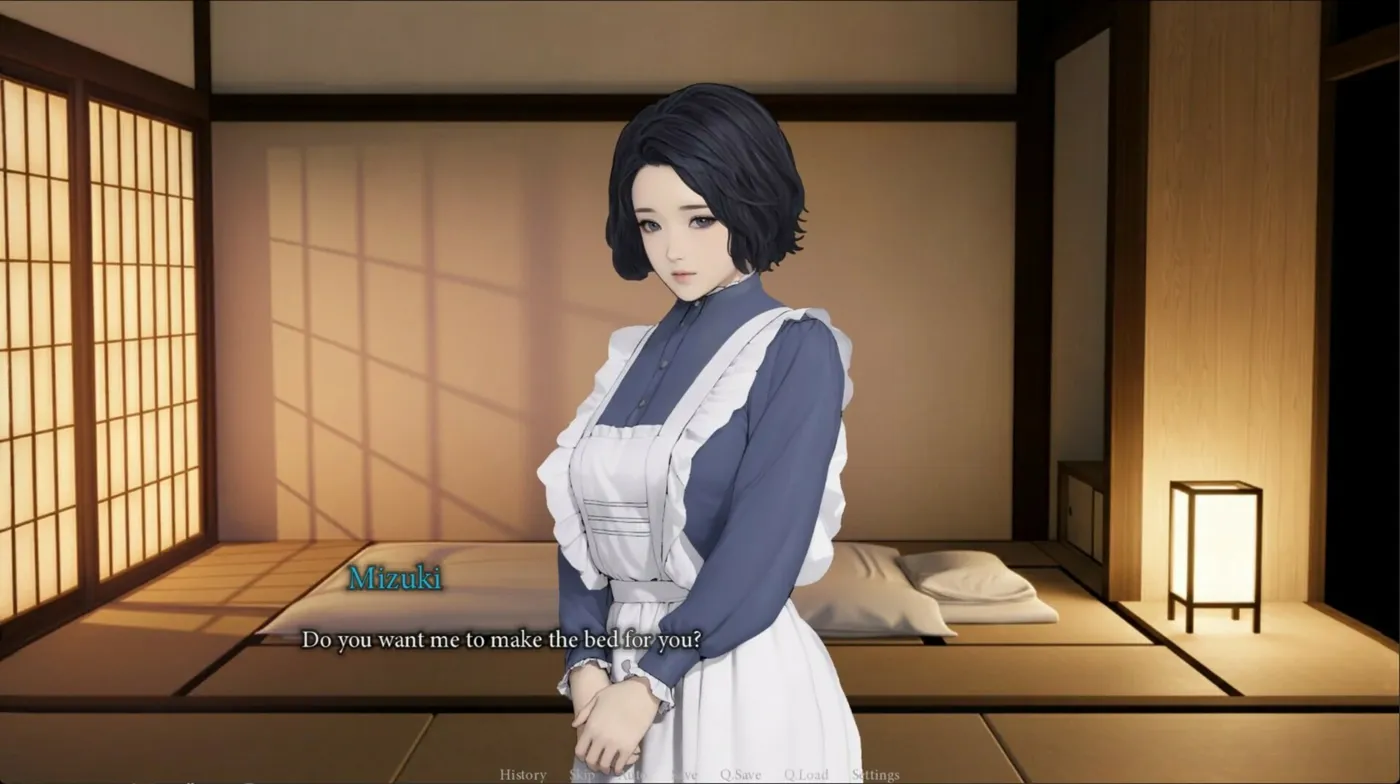Screen dimensions: 1400x784
Task: Activate Skip in the quick menu
Action: (x=582, y=775)
